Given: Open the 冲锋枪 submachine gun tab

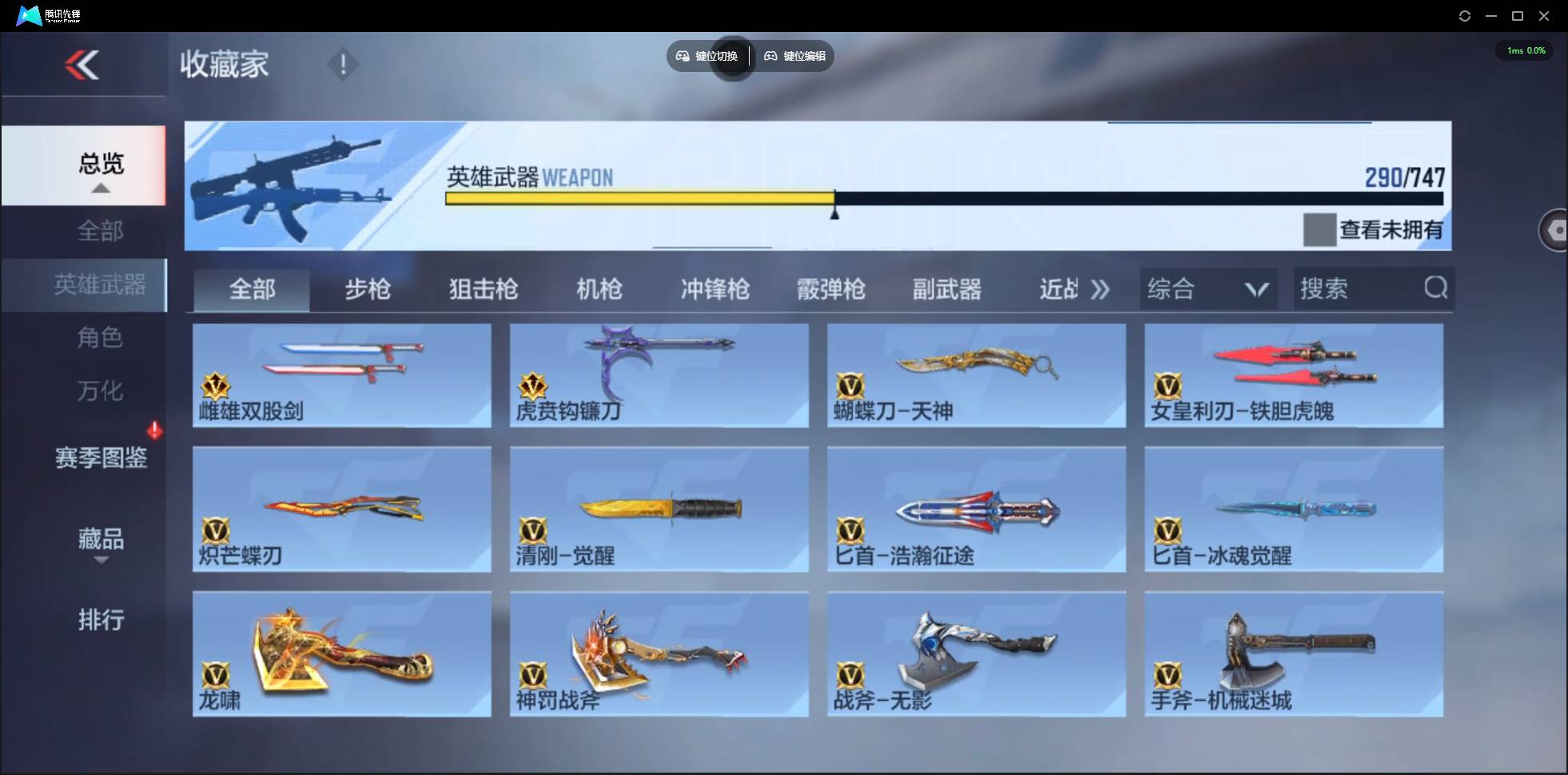Looking at the screenshot, I should coord(714,289).
